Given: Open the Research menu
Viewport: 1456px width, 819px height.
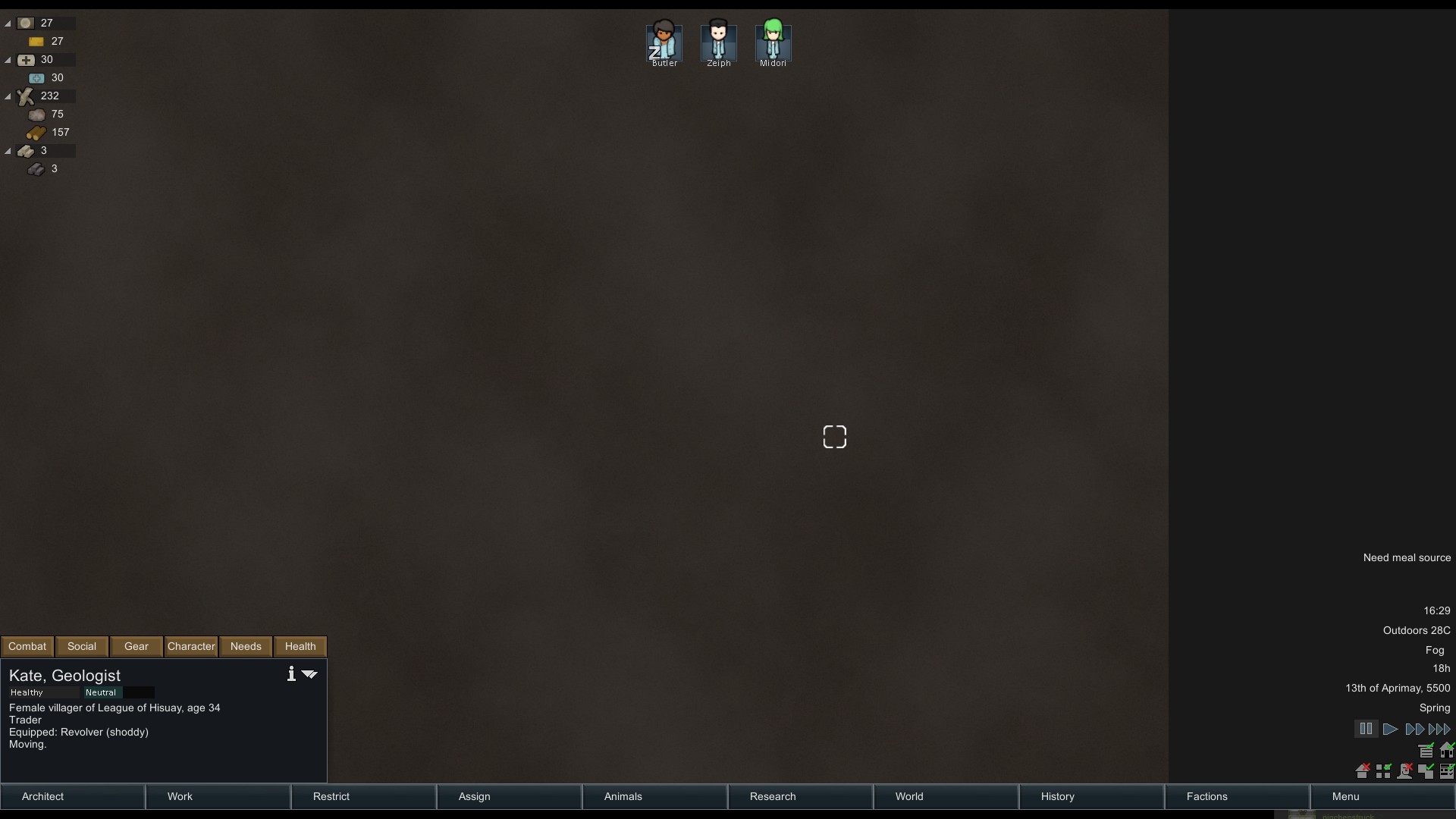Looking at the screenshot, I should point(771,796).
